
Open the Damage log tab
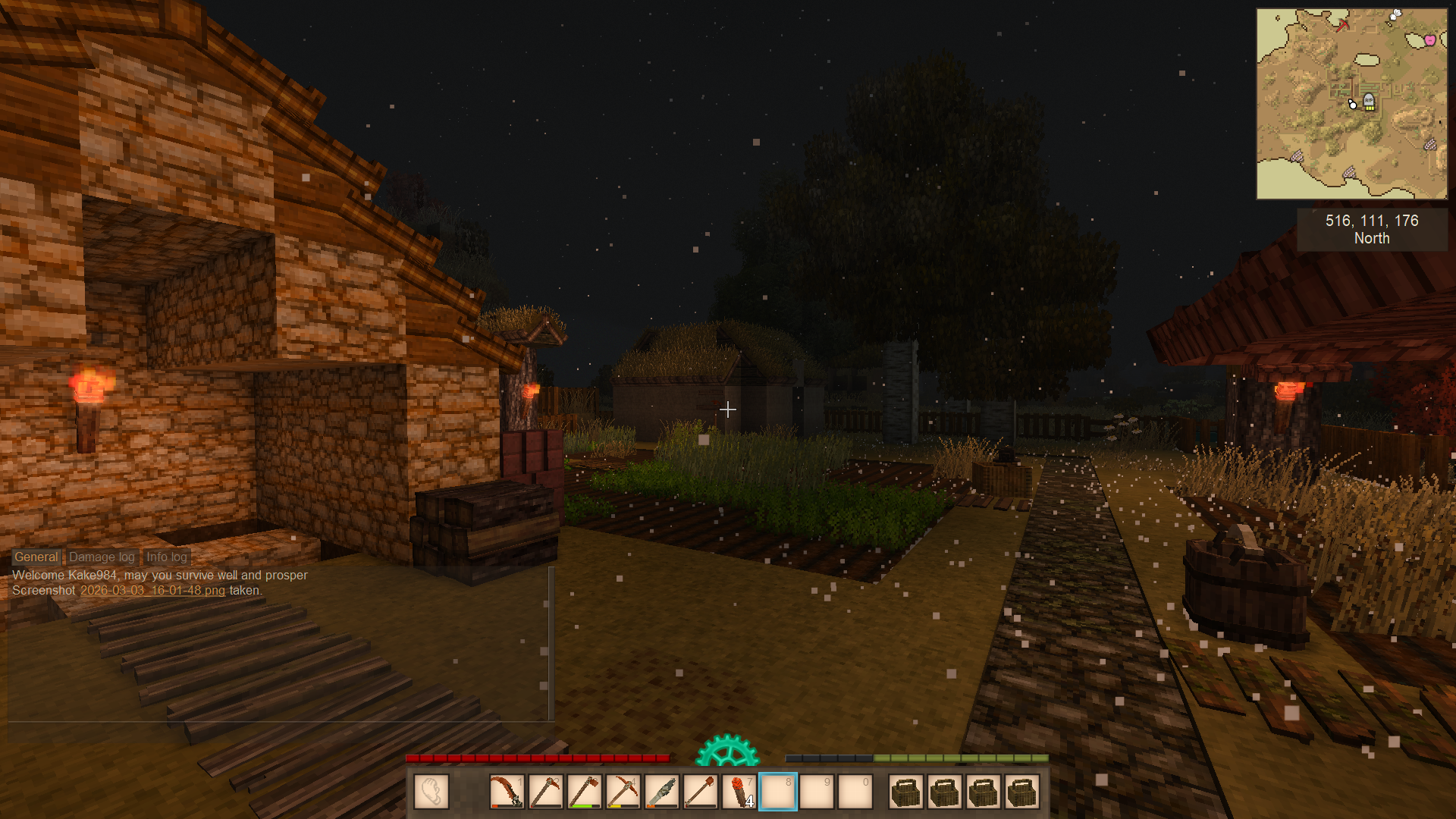coord(102,557)
